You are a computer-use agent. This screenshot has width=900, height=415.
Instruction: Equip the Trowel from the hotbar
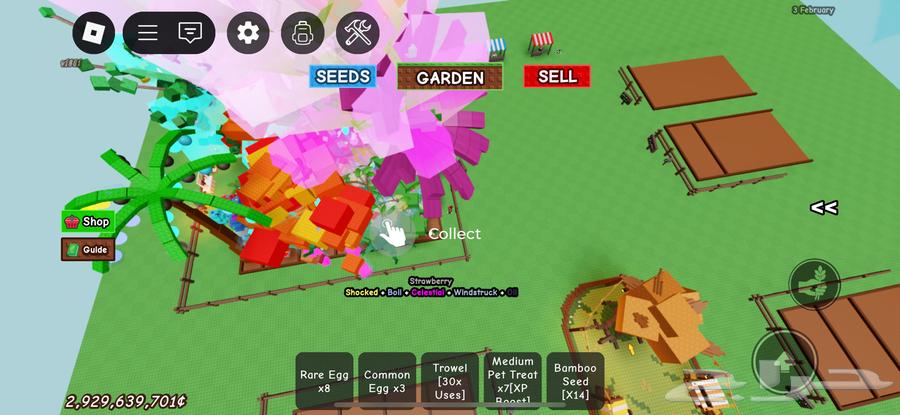pos(449,381)
